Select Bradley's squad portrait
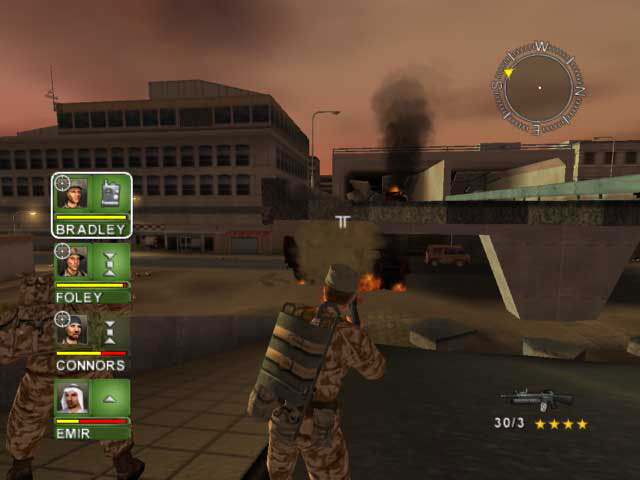Viewport: 640px width, 480px height. click(x=73, y=194)
